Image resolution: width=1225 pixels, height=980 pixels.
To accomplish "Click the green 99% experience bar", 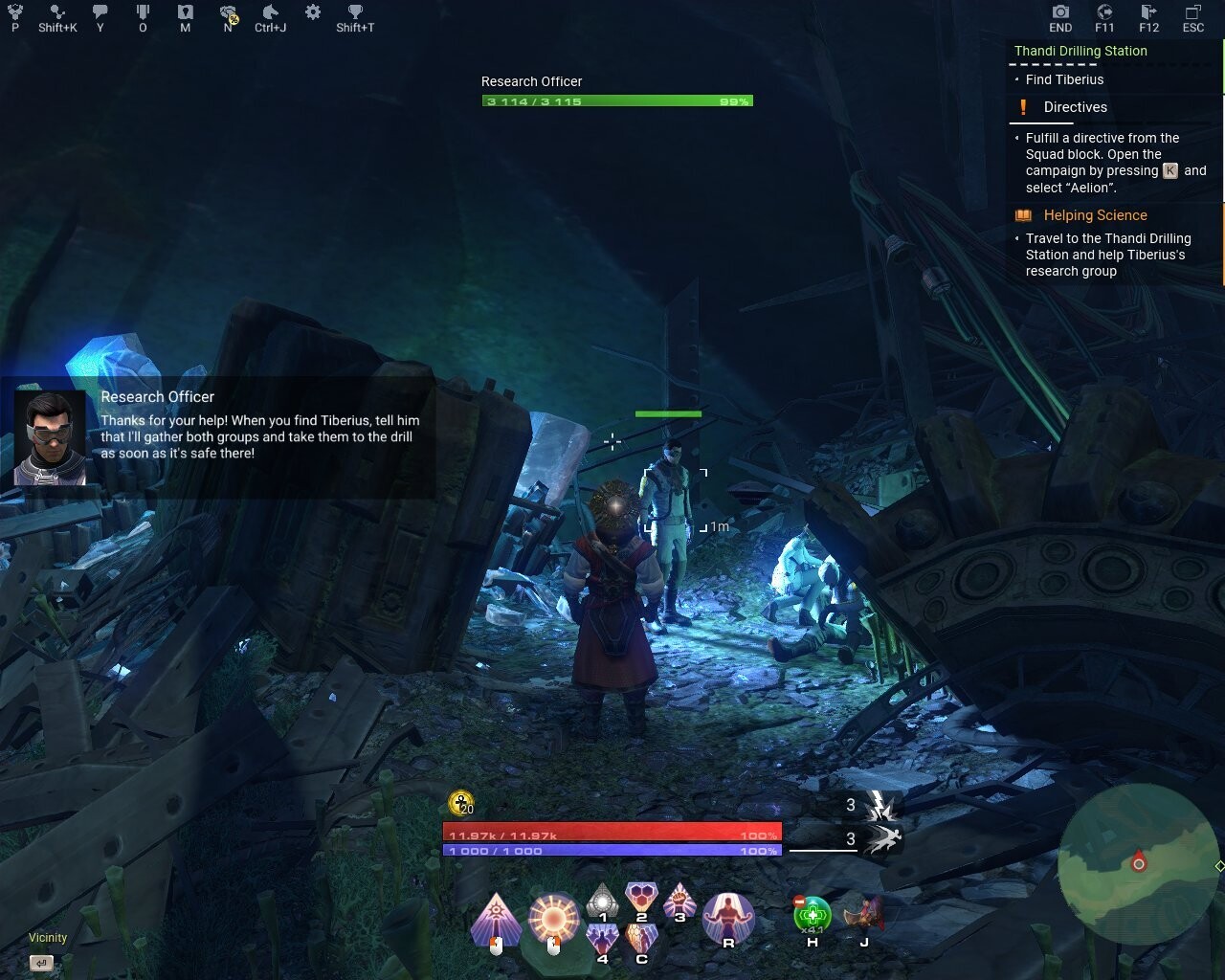I will [x=617, y=100].
